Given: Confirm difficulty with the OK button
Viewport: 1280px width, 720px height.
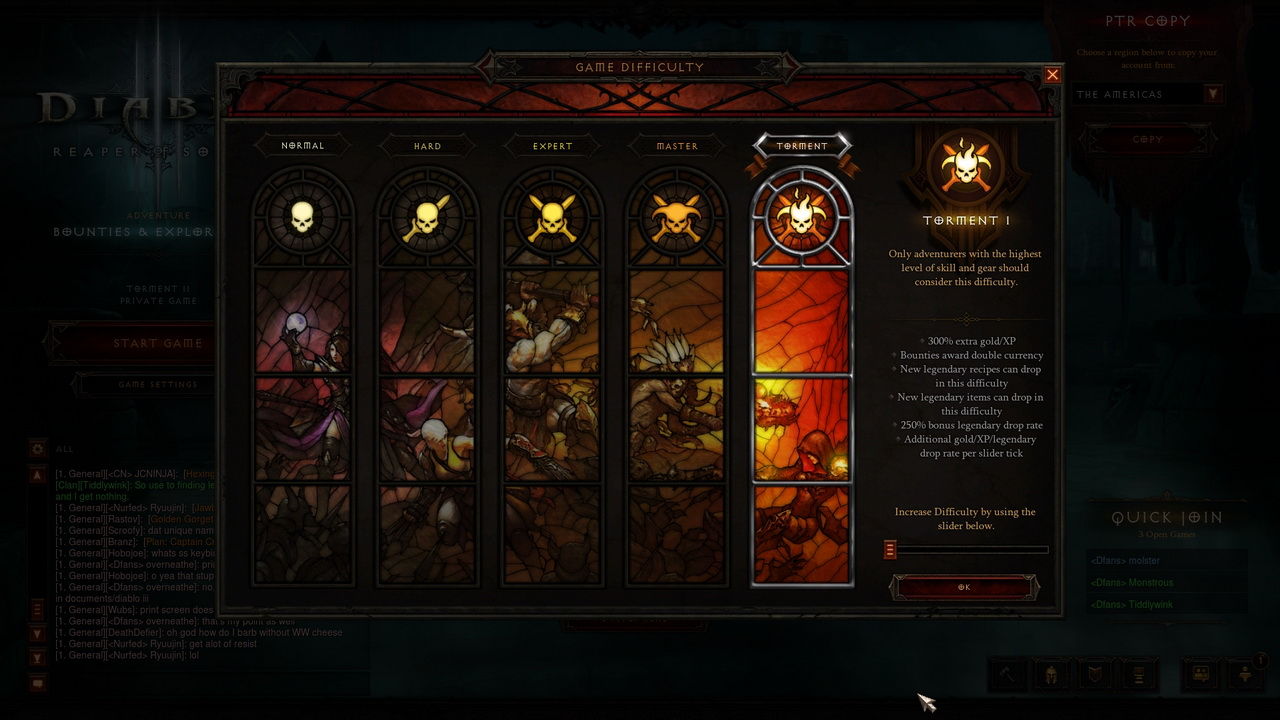Looking at the screenshot, I should click(x=963, y=587).
